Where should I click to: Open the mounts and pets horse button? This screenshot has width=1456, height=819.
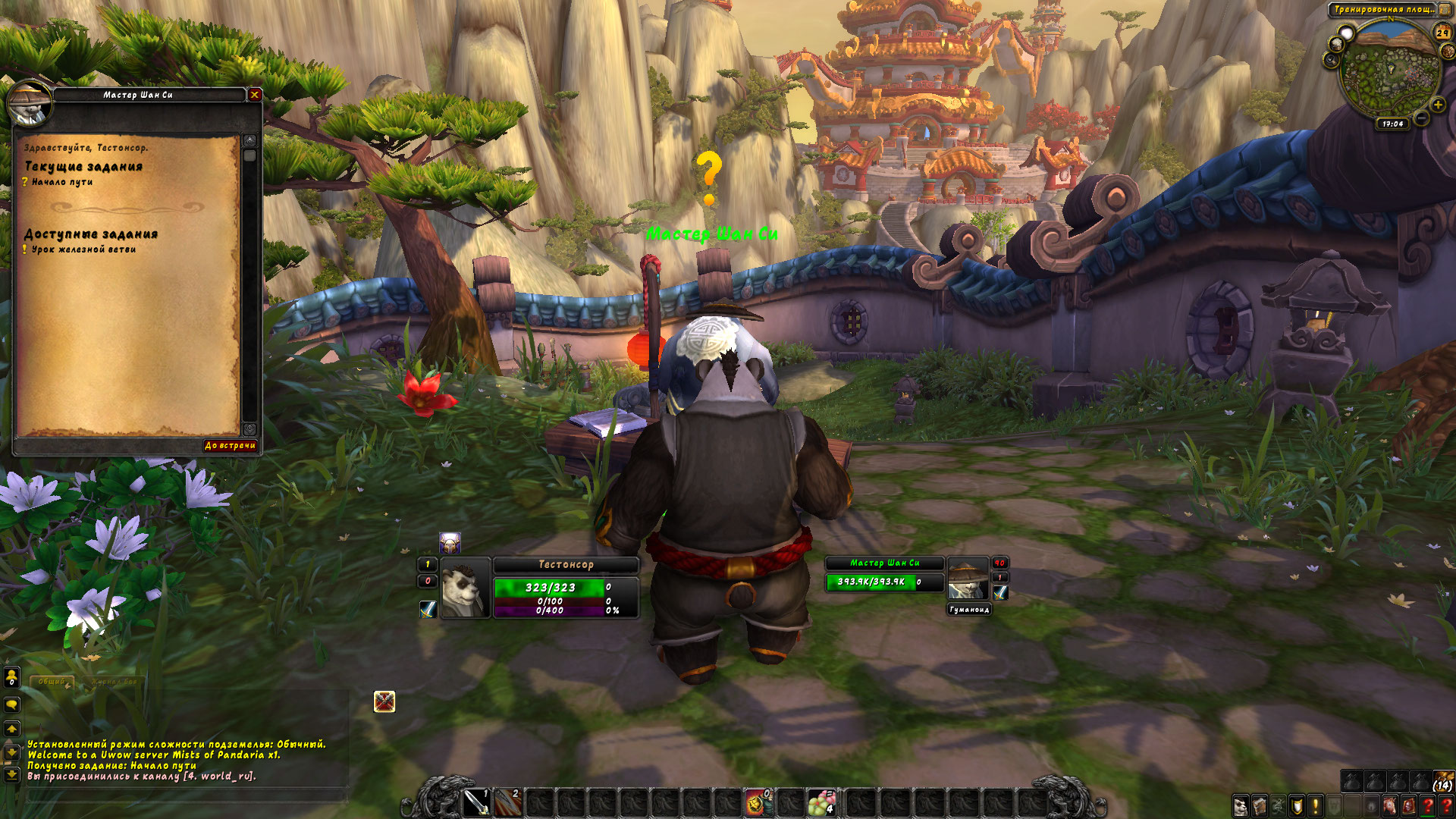click(1390, 805)
